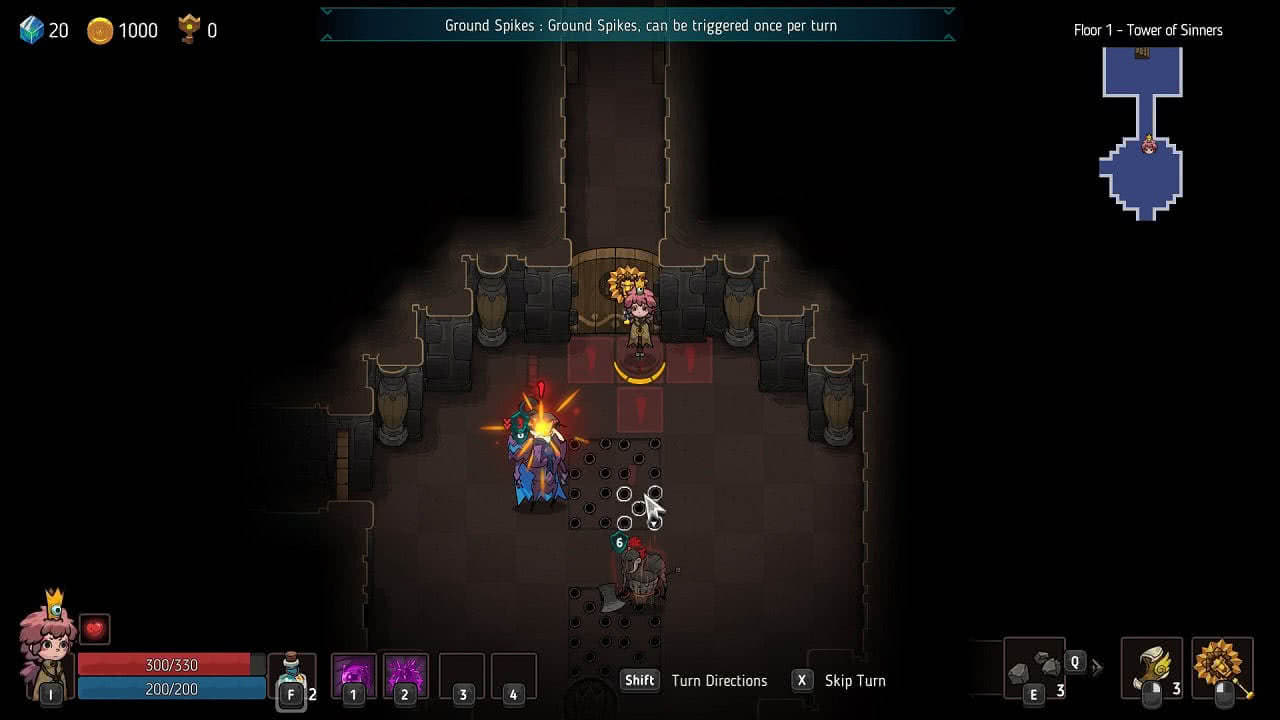Open the character portrait panel
This screenshot has width=1280, height=720.
(48, 645)
